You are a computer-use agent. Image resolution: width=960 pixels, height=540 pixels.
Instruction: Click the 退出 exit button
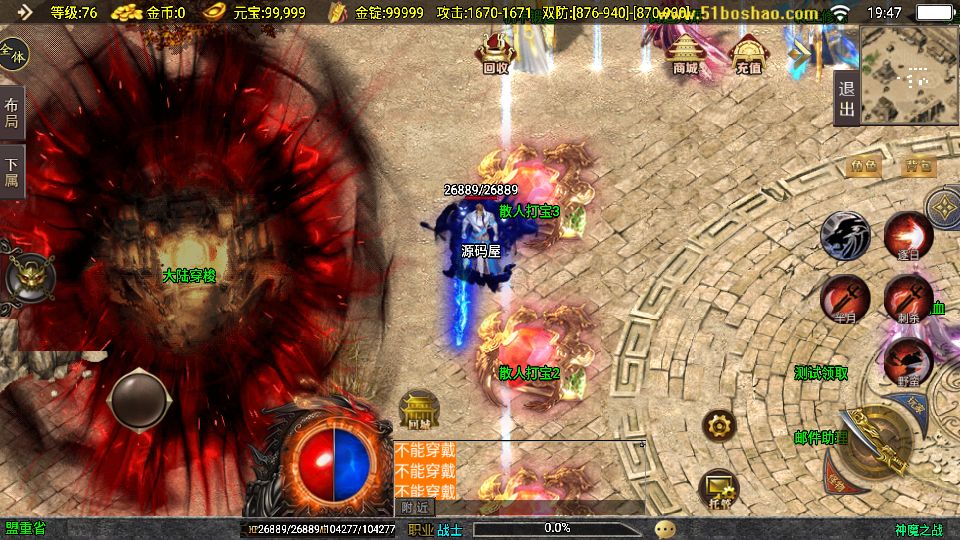click(x=846, y=98)
